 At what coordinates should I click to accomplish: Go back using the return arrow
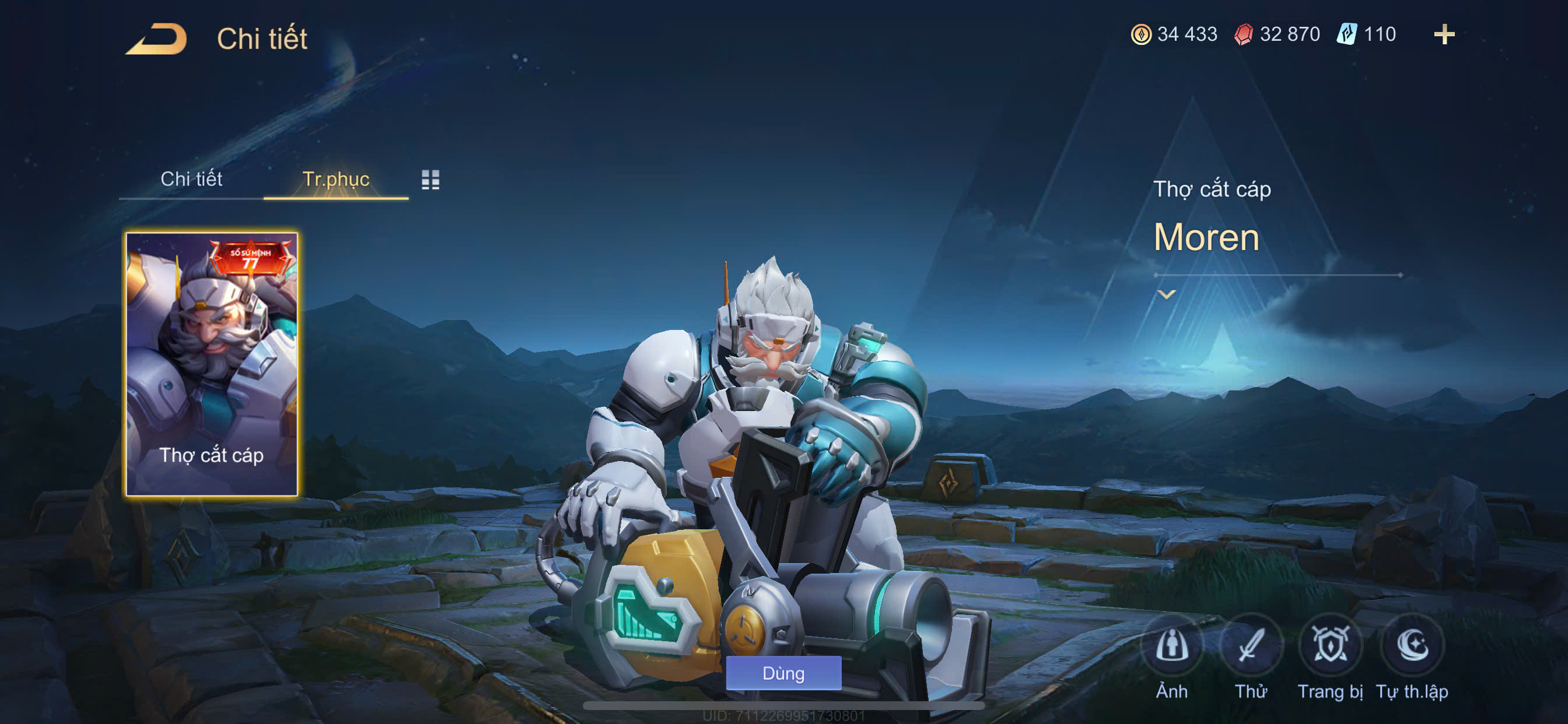pos(157,39)
